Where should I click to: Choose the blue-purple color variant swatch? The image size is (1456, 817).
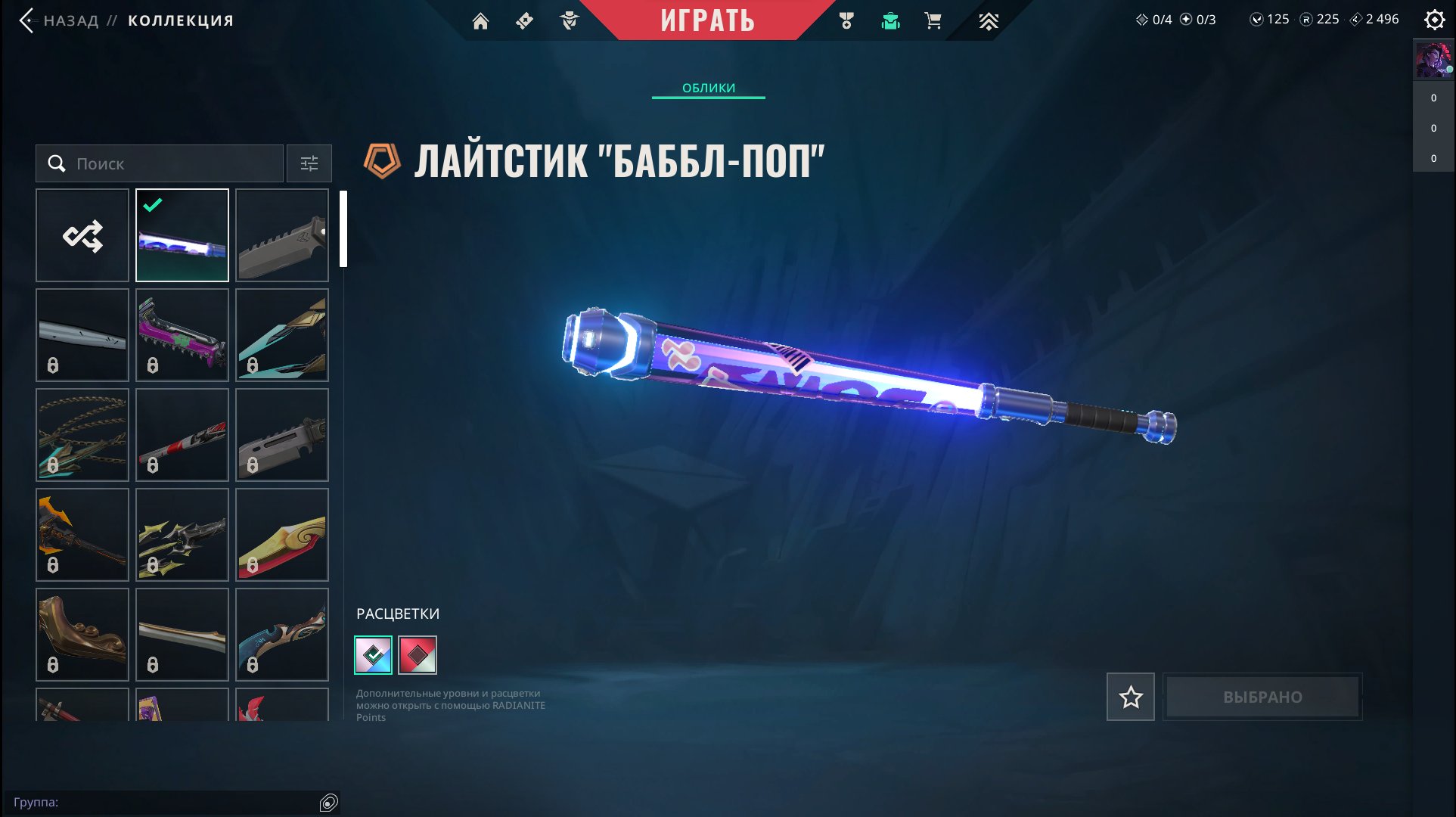pos(374,655)
